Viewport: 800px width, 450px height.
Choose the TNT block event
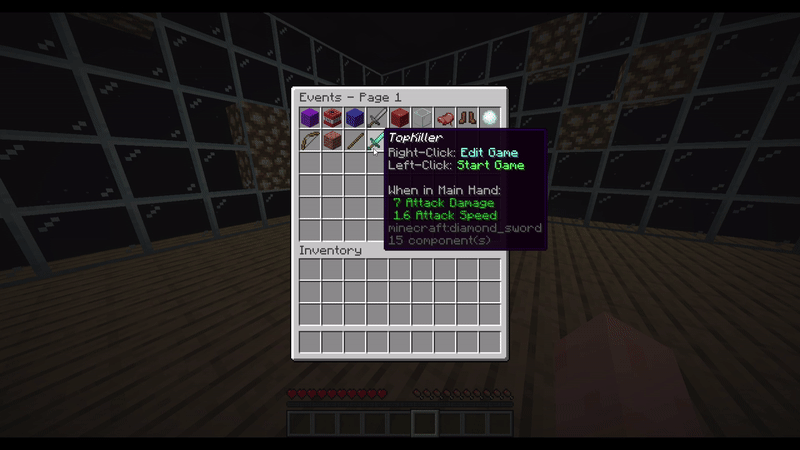point(332,119)
